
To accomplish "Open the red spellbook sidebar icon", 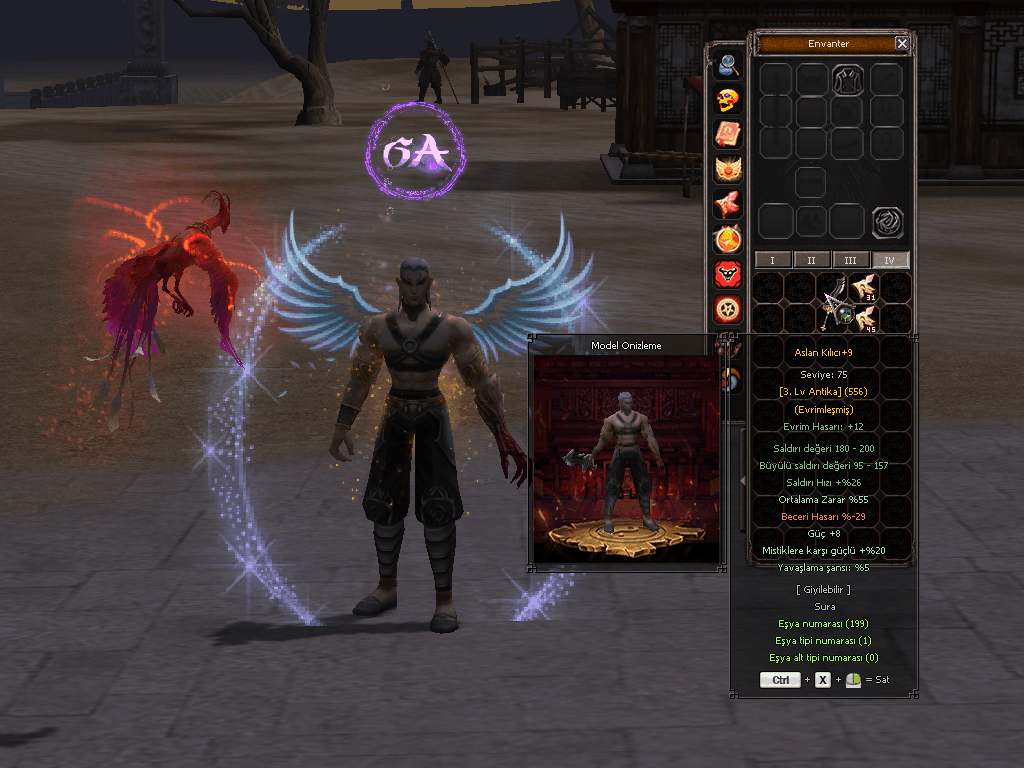I will click(727, 136).
